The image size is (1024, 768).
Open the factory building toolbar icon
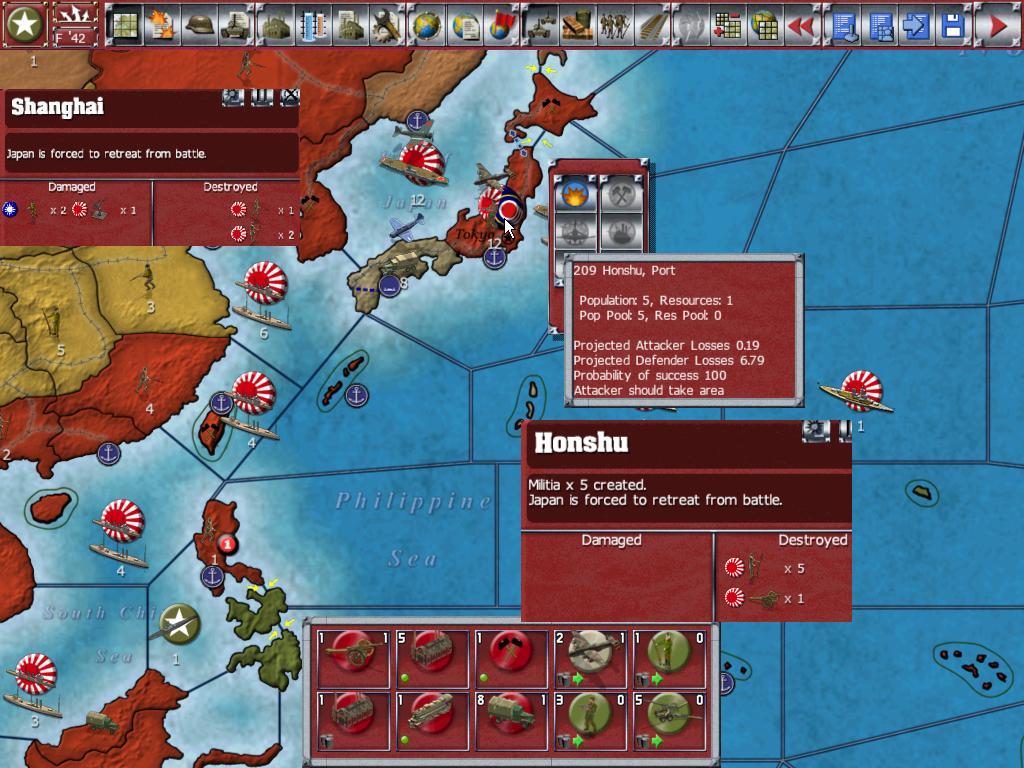[275, 25]
